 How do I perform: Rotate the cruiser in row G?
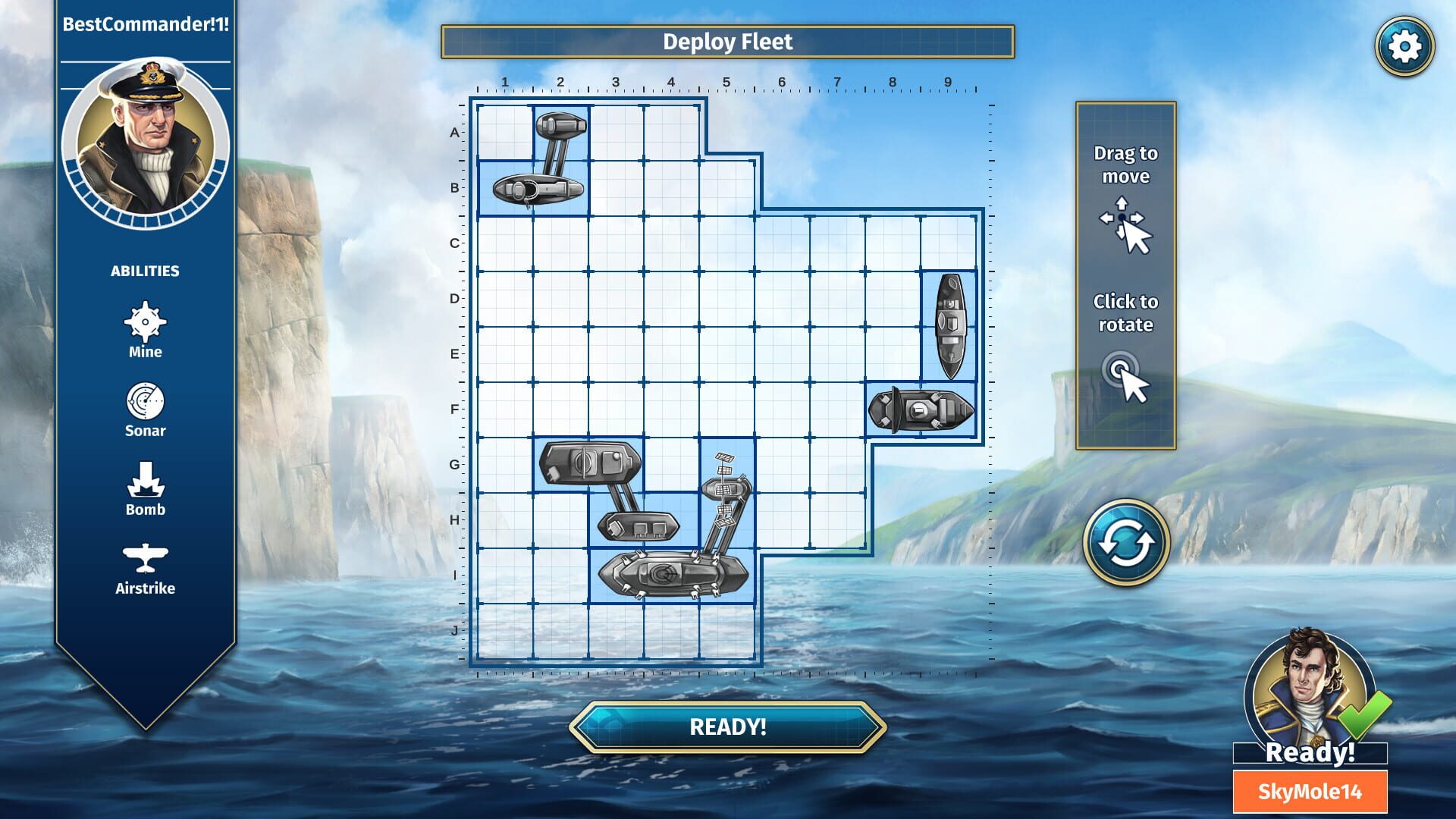tap(591, 463)
